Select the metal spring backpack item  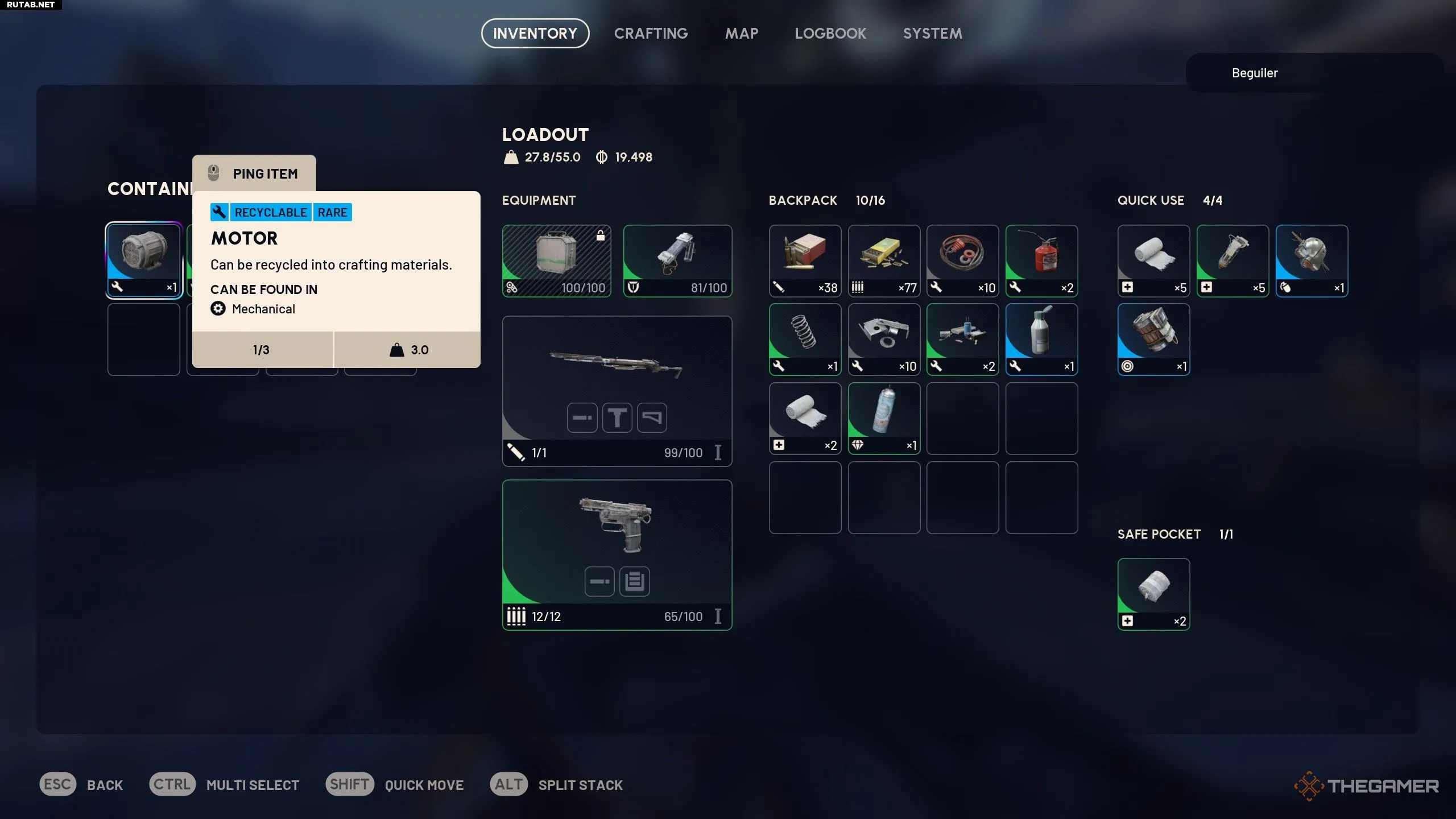coord(805,339)
